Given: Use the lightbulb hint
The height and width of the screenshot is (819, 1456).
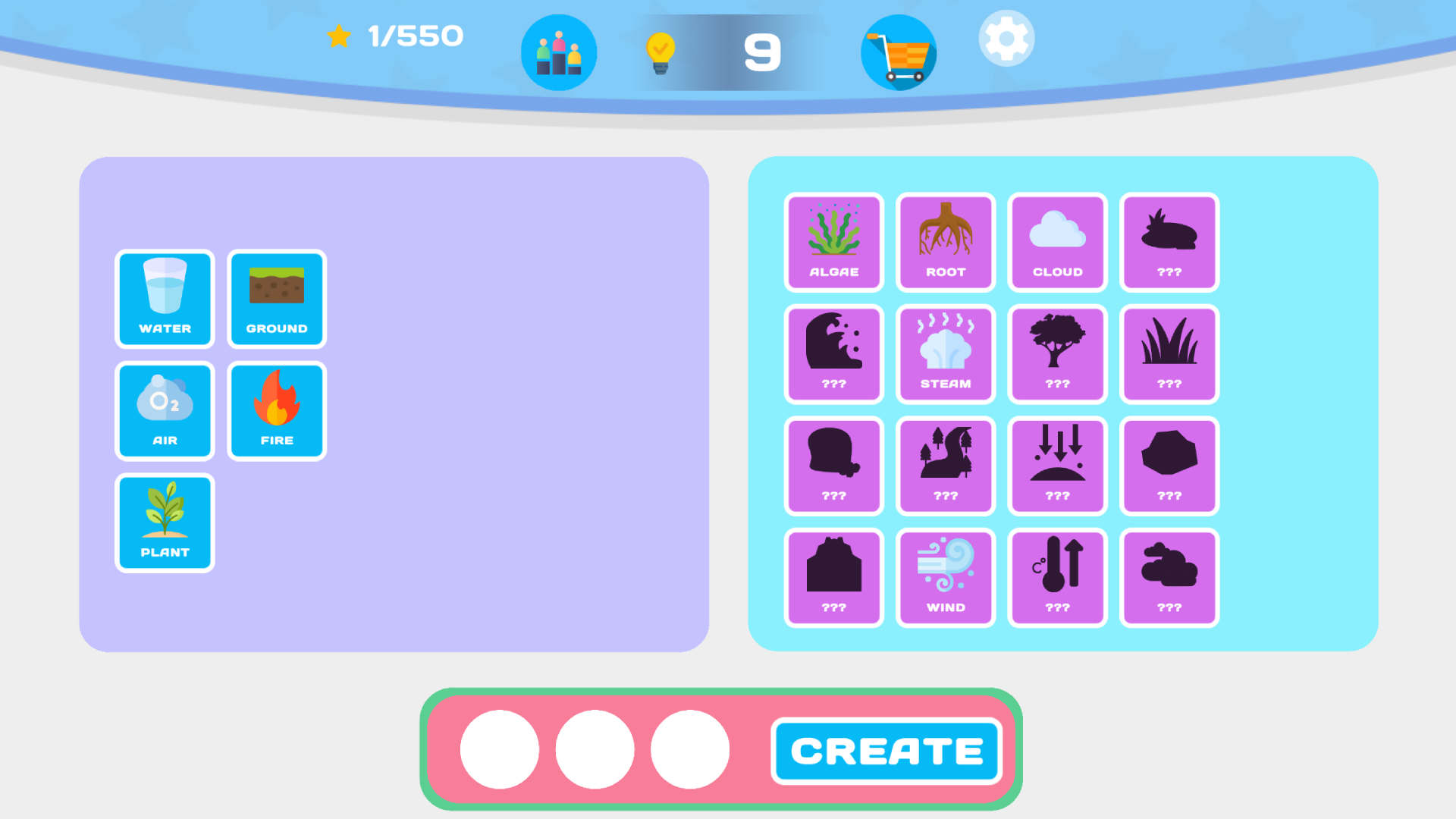Looking at the screenshot, I should click(659, 52).
